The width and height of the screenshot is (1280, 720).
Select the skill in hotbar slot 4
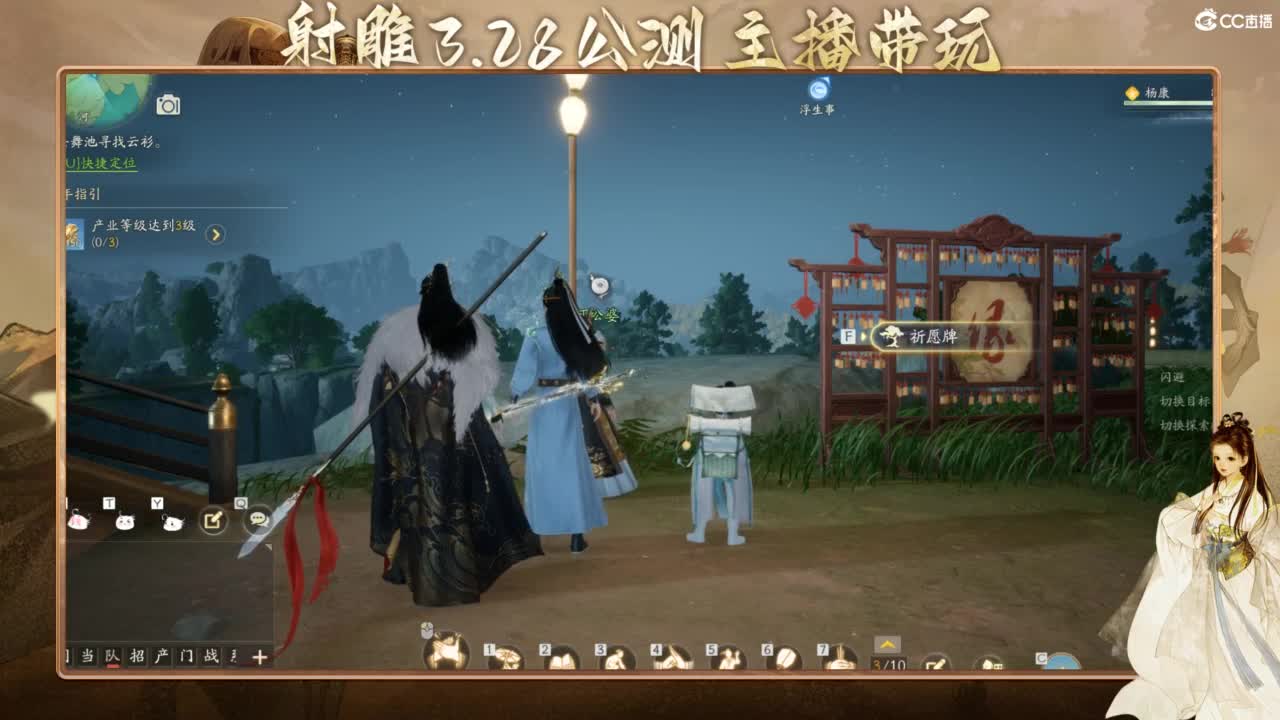(671, 658)
